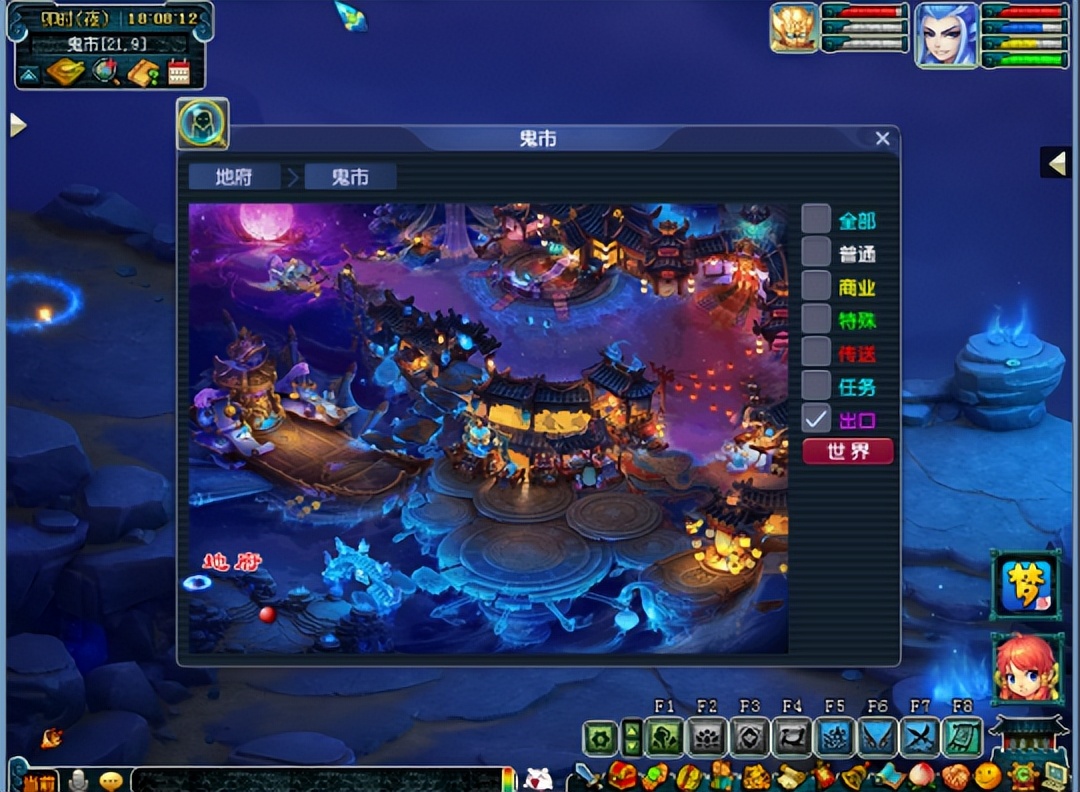Screen dimensions: 1080x792
Task: Open the treasure chest icon in bottom bar
Action: pos(623,775)
